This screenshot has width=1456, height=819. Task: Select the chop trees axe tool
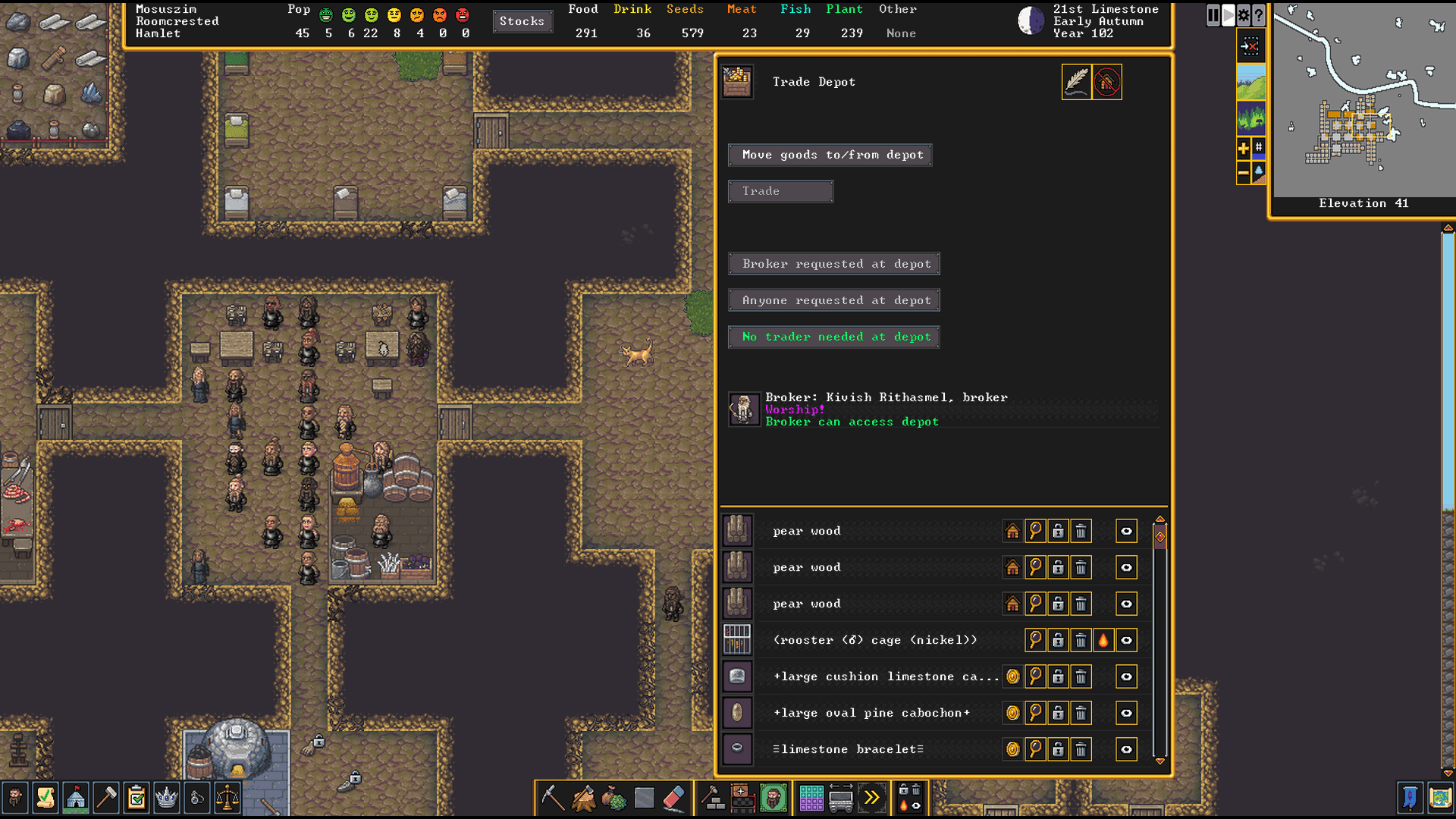point(582,798)
